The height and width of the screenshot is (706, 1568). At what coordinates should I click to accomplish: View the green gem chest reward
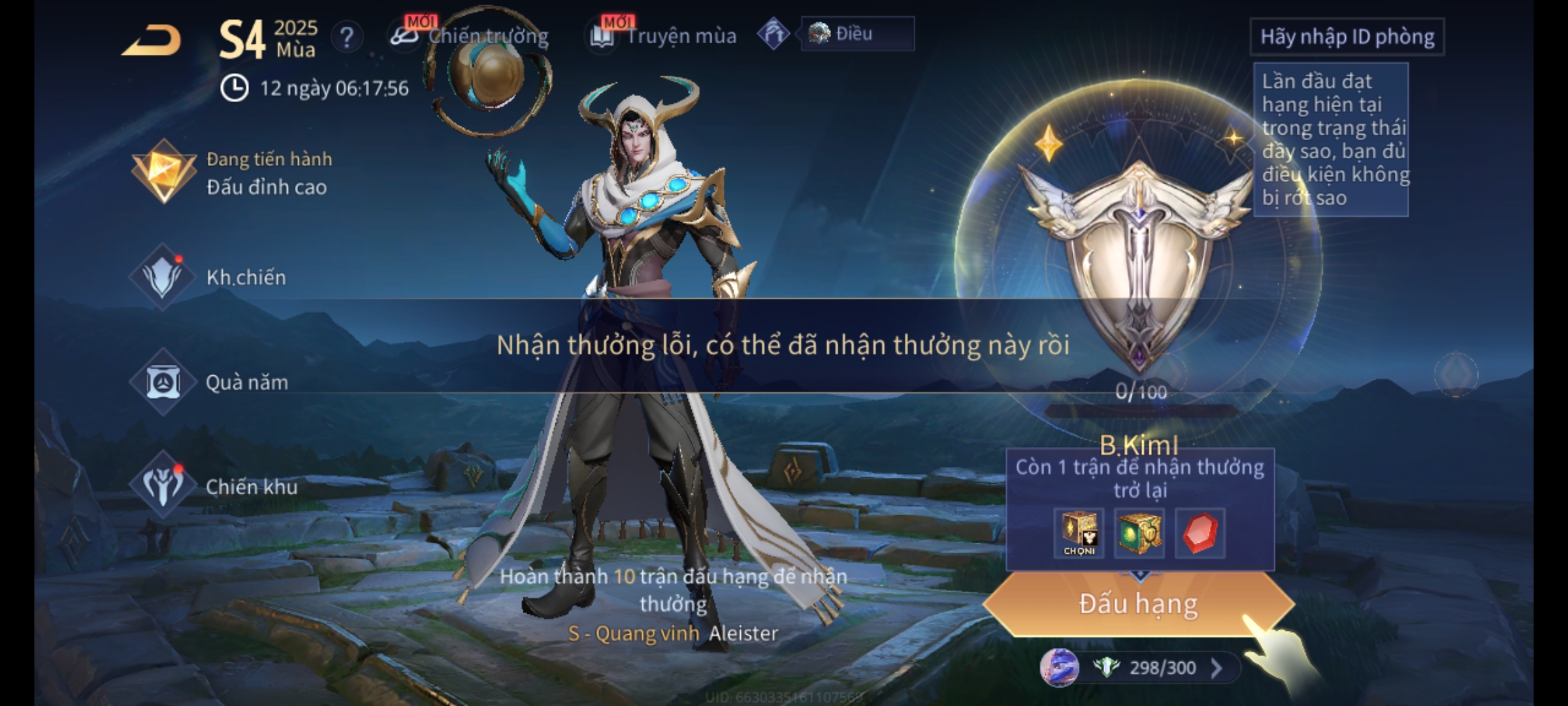pyautogui.click(x=1139, y=533)
